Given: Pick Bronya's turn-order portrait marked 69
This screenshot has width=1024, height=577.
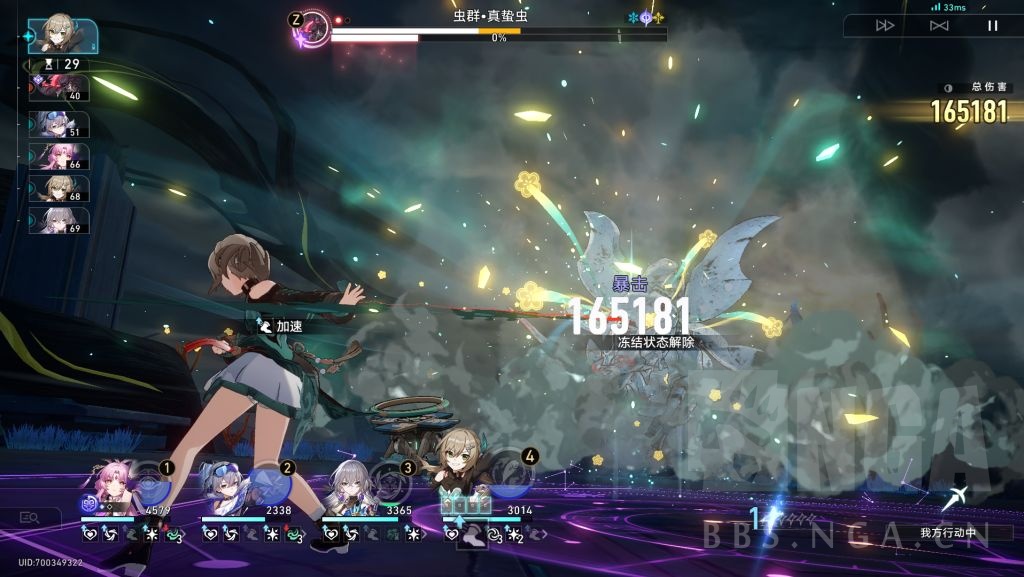Looking at the screenshot, I should pyautogui.click(x=61, y=221).
